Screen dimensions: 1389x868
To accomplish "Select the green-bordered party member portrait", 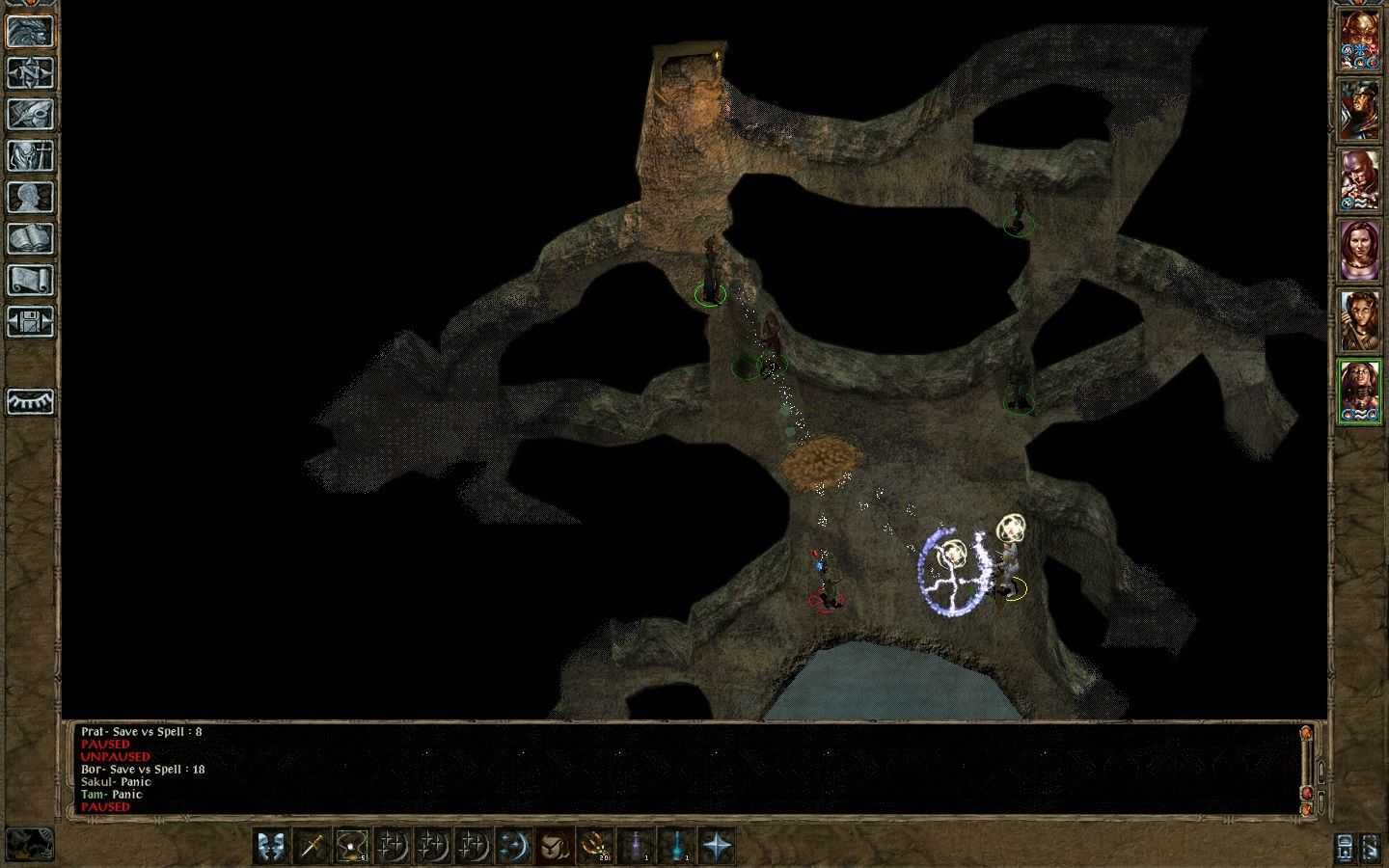I will pyautogui.click(x=1360, y=391).
